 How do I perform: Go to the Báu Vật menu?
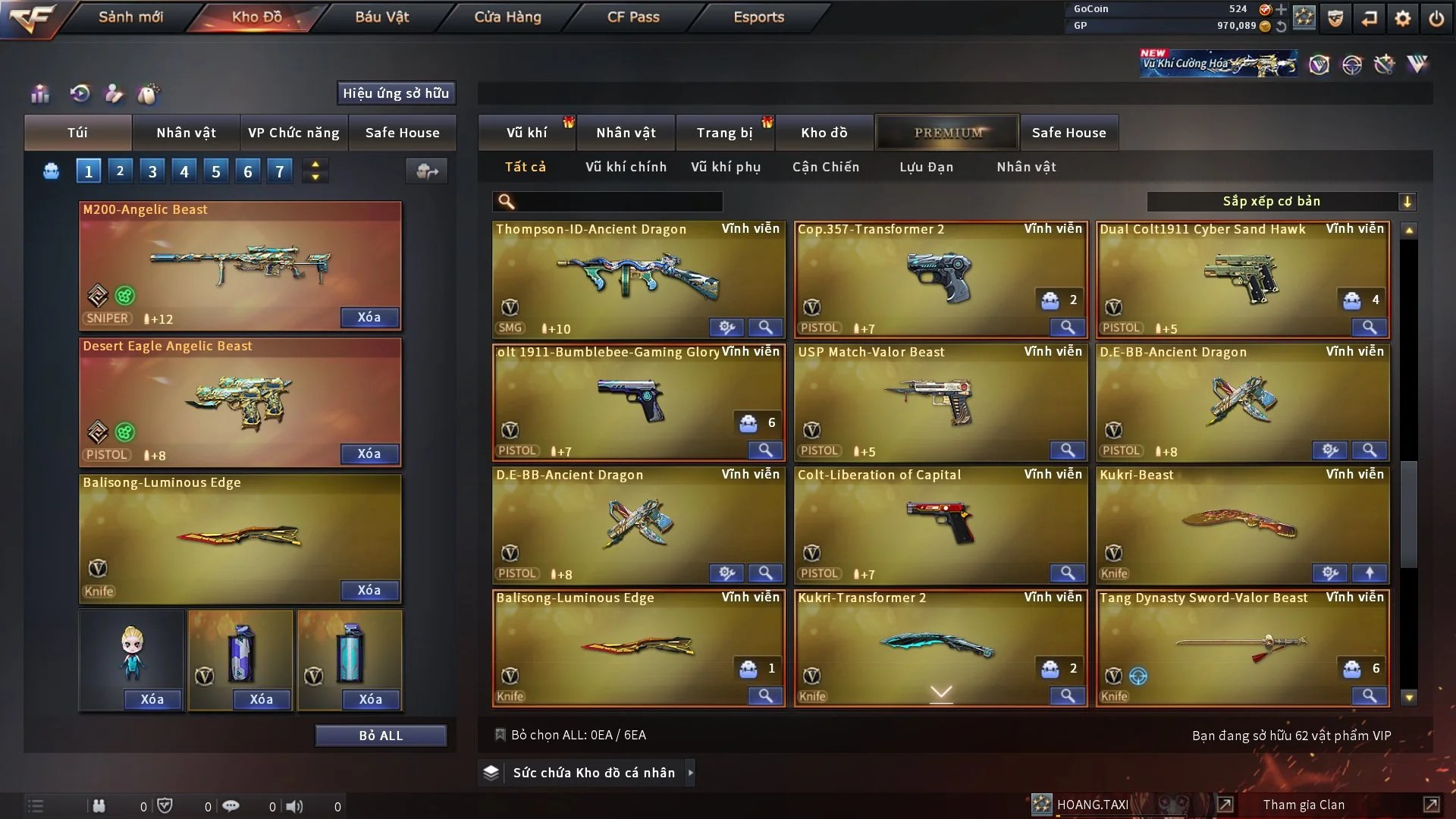coord(381,17)
